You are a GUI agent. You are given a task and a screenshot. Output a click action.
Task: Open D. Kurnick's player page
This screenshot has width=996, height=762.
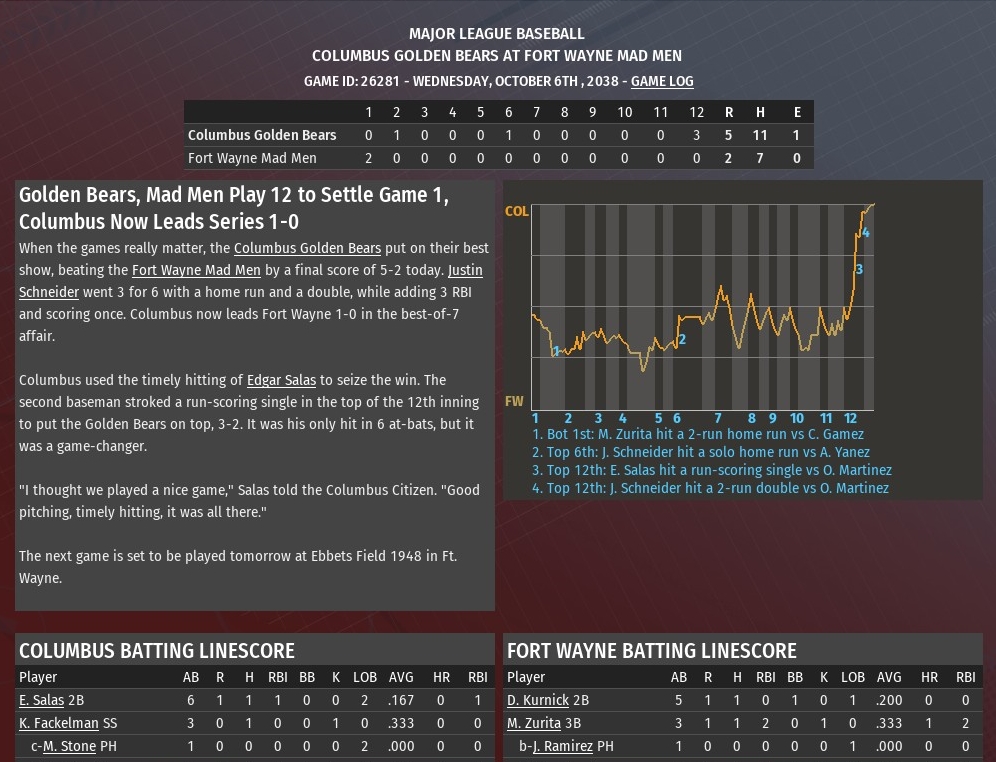[537, 701]
